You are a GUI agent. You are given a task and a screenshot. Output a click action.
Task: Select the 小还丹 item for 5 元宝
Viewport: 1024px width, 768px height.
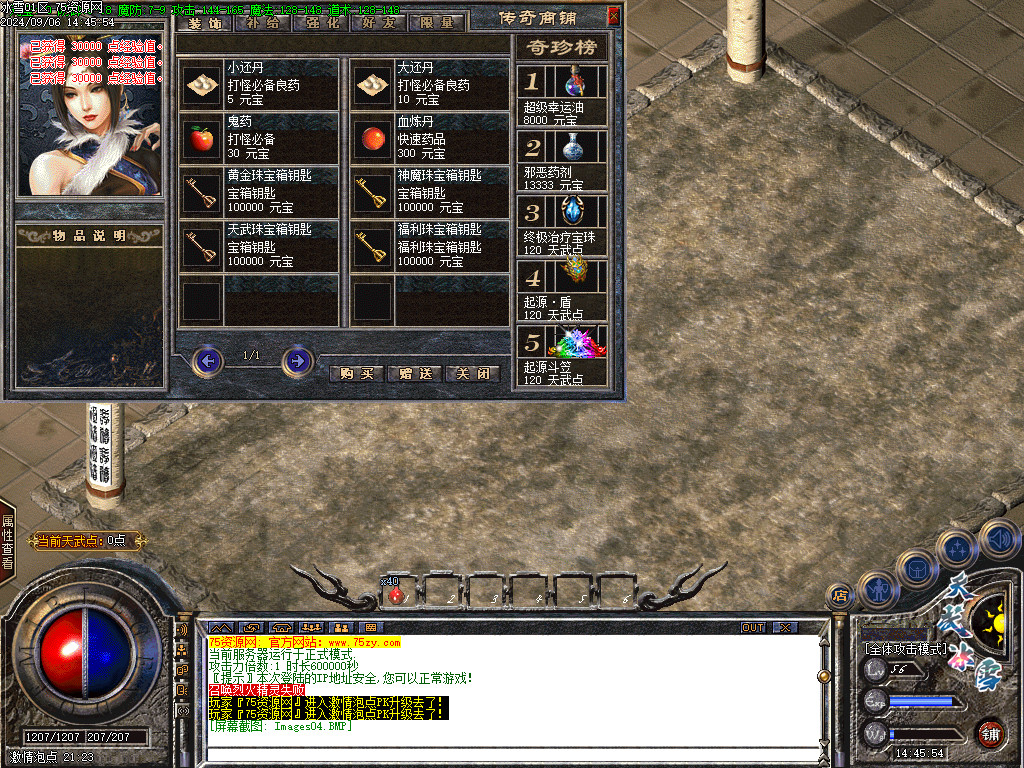click(260, 84)
